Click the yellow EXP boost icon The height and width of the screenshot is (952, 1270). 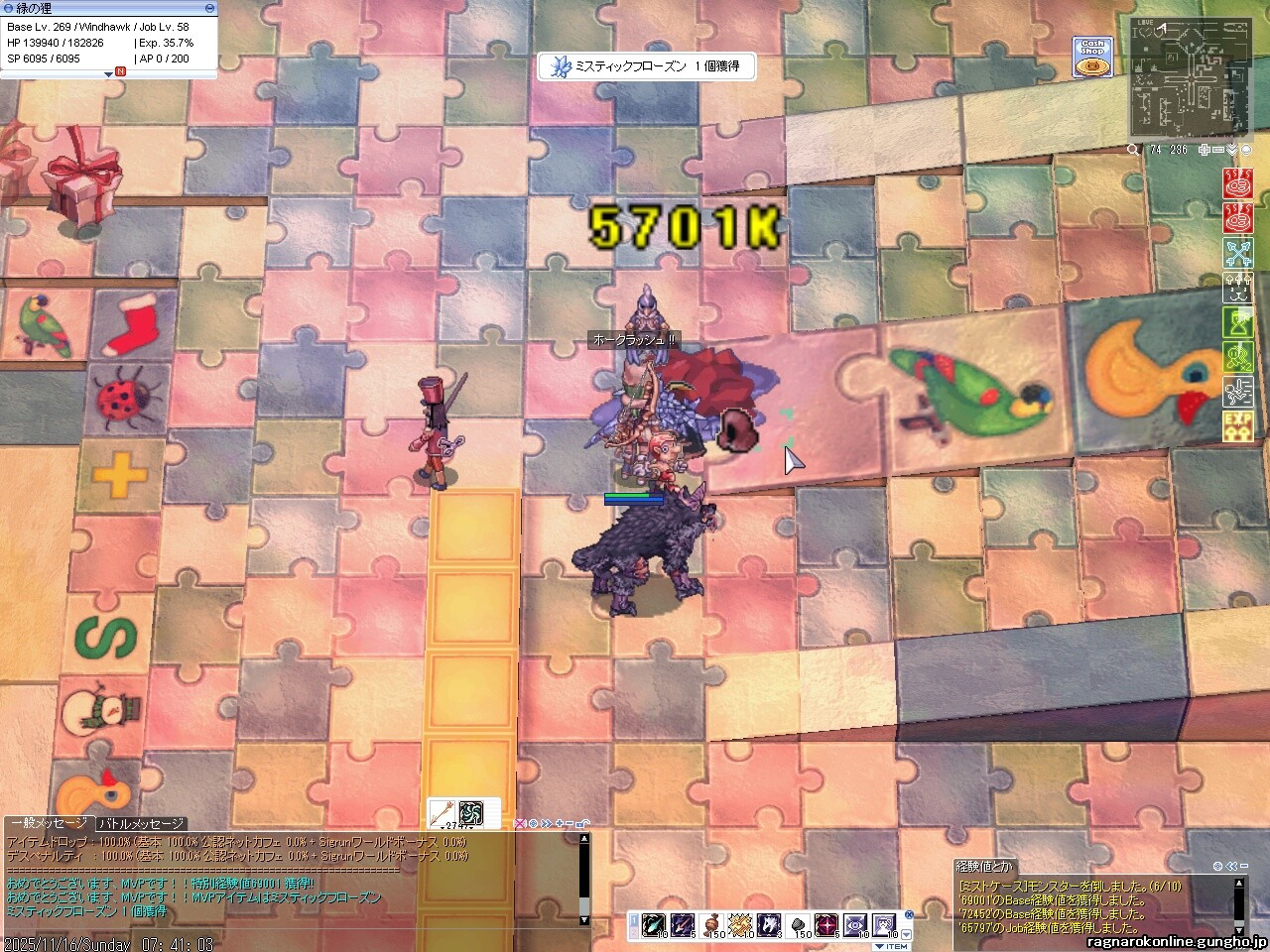pyautogui.click(x=1237, y=426)
